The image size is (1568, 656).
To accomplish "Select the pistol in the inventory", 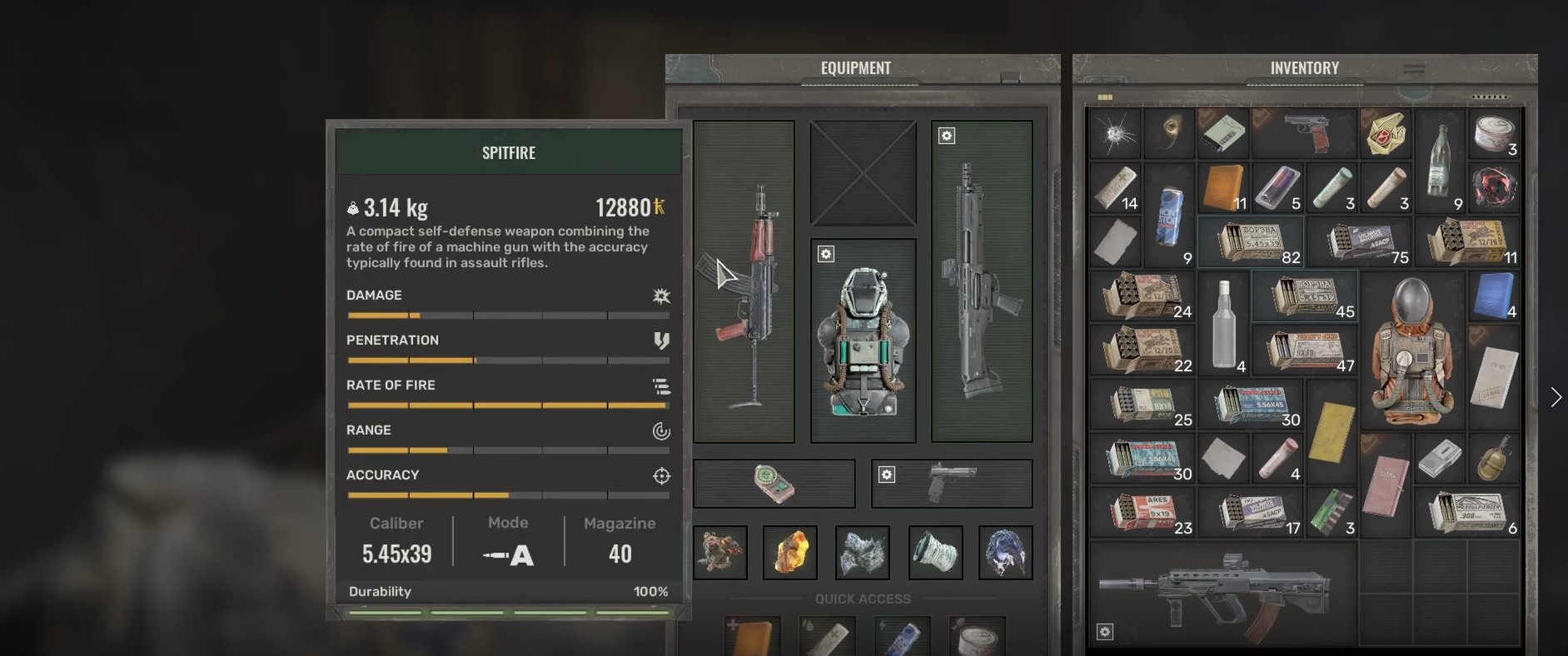I will (x=1305, y=133).
